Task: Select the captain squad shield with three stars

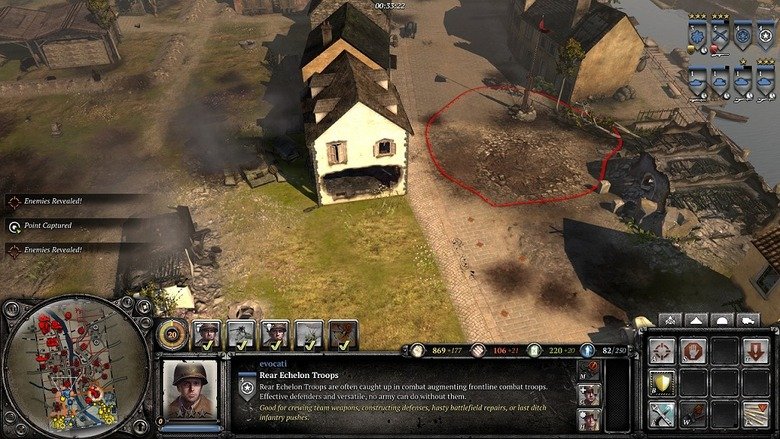Action: (696, 36)
